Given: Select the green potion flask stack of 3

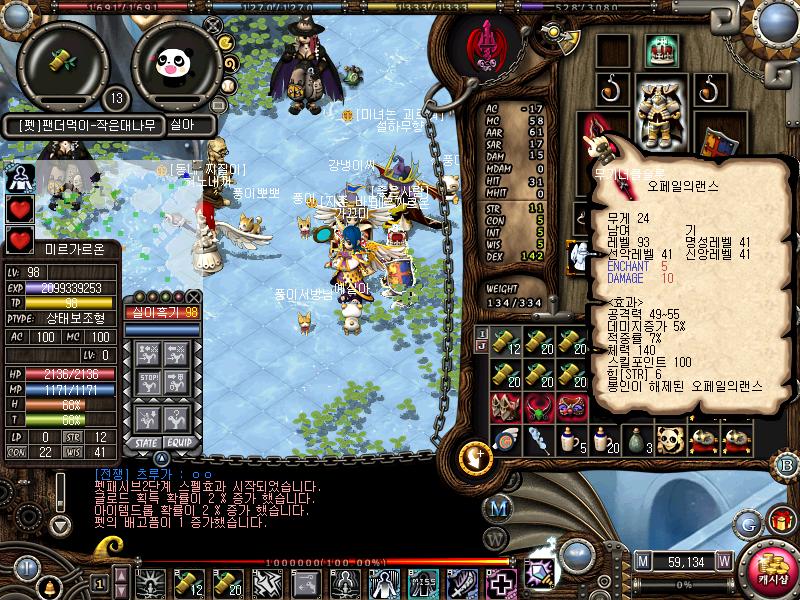Looking at the screenshot, I should pyautogui.click(x=637, y=440).
